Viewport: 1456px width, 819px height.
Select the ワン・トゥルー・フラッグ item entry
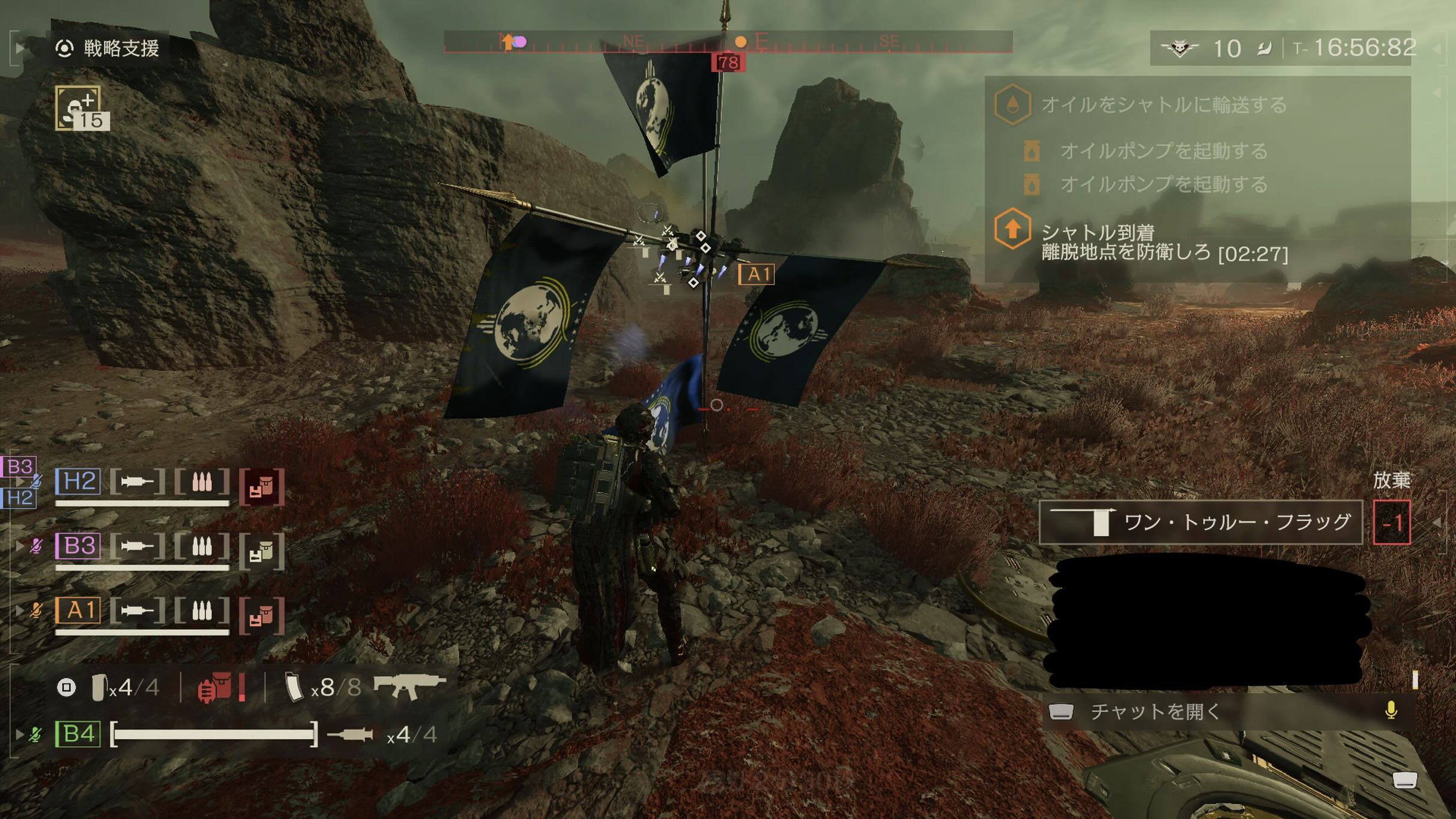coord(1201,522)
